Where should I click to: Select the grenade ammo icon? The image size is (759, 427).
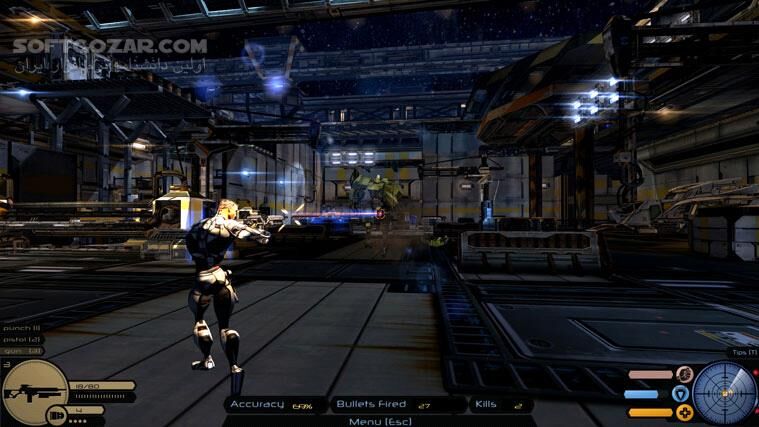pyautogui.click(x=55, y=412)
